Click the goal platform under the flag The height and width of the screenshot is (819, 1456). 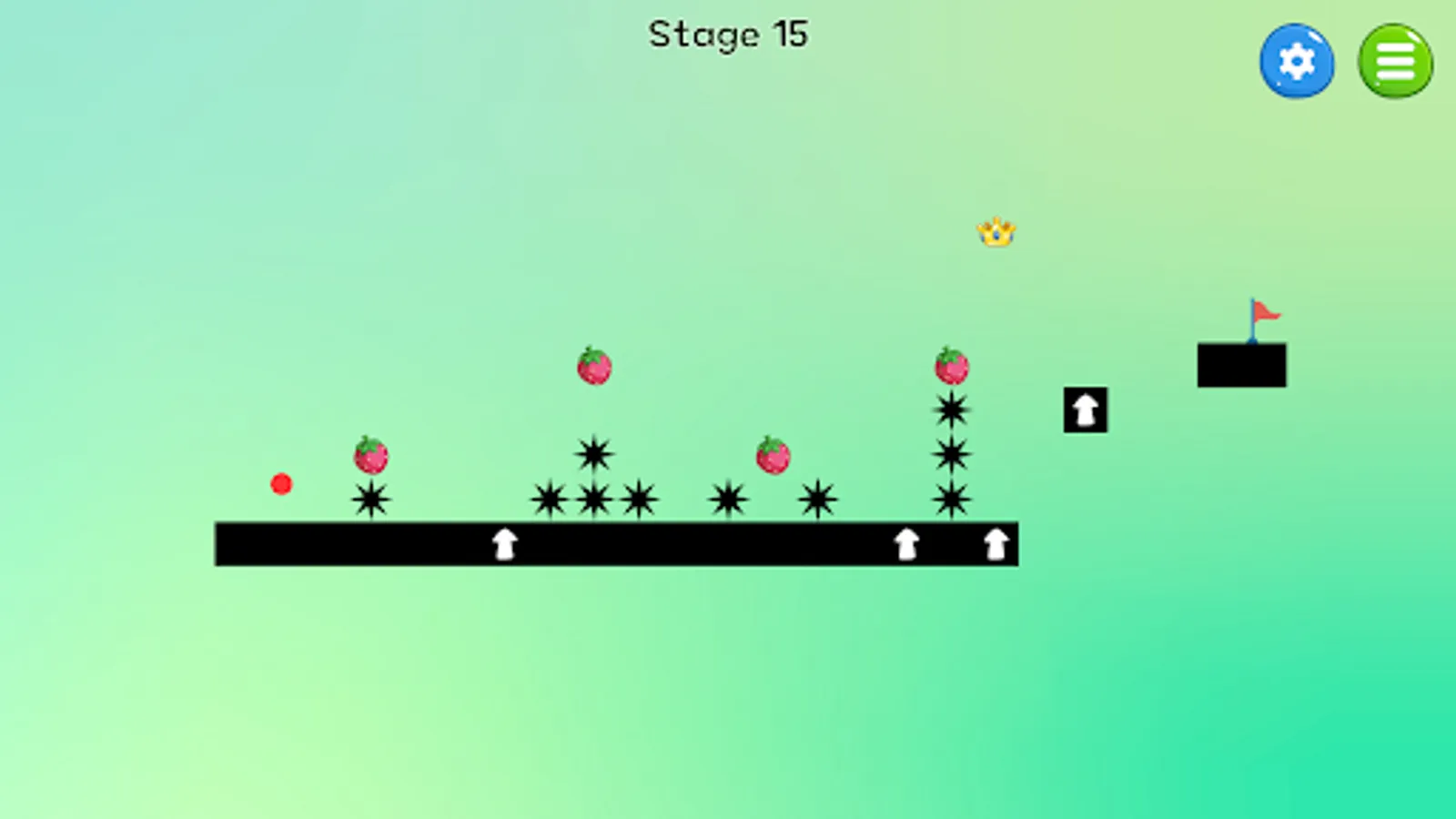pyautogui.click(x=1242, y=362)
